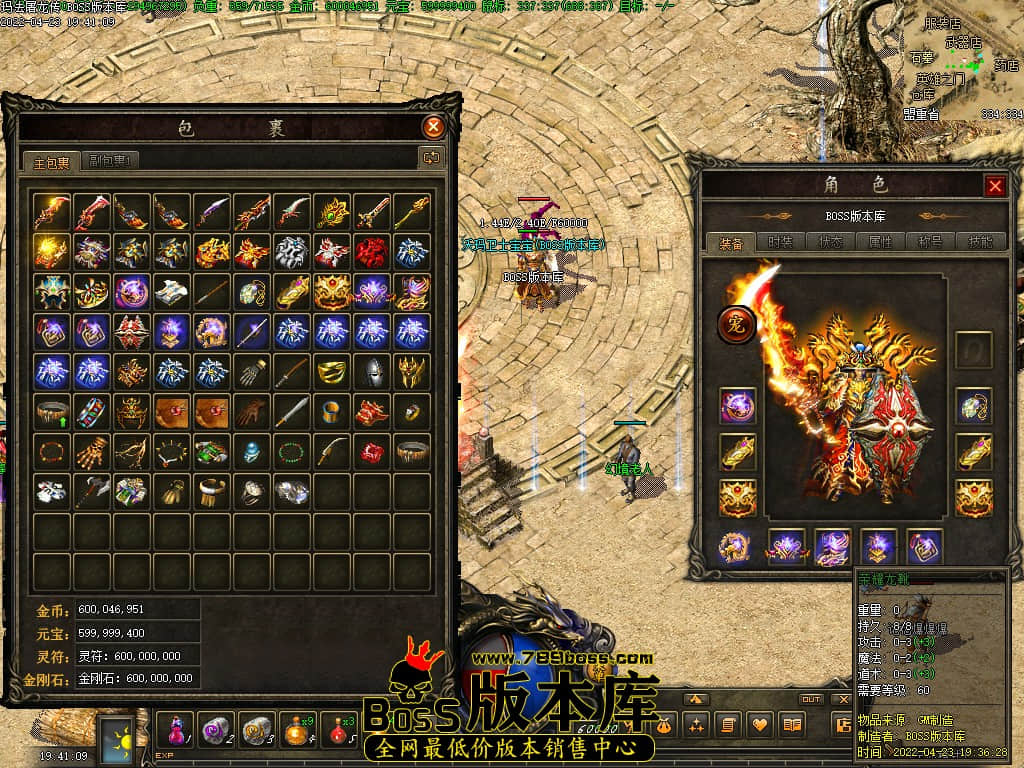This screenshot has height=768, width=1024.
Task: Open the 称号 titles tab
Action: (x=929, y=242)
